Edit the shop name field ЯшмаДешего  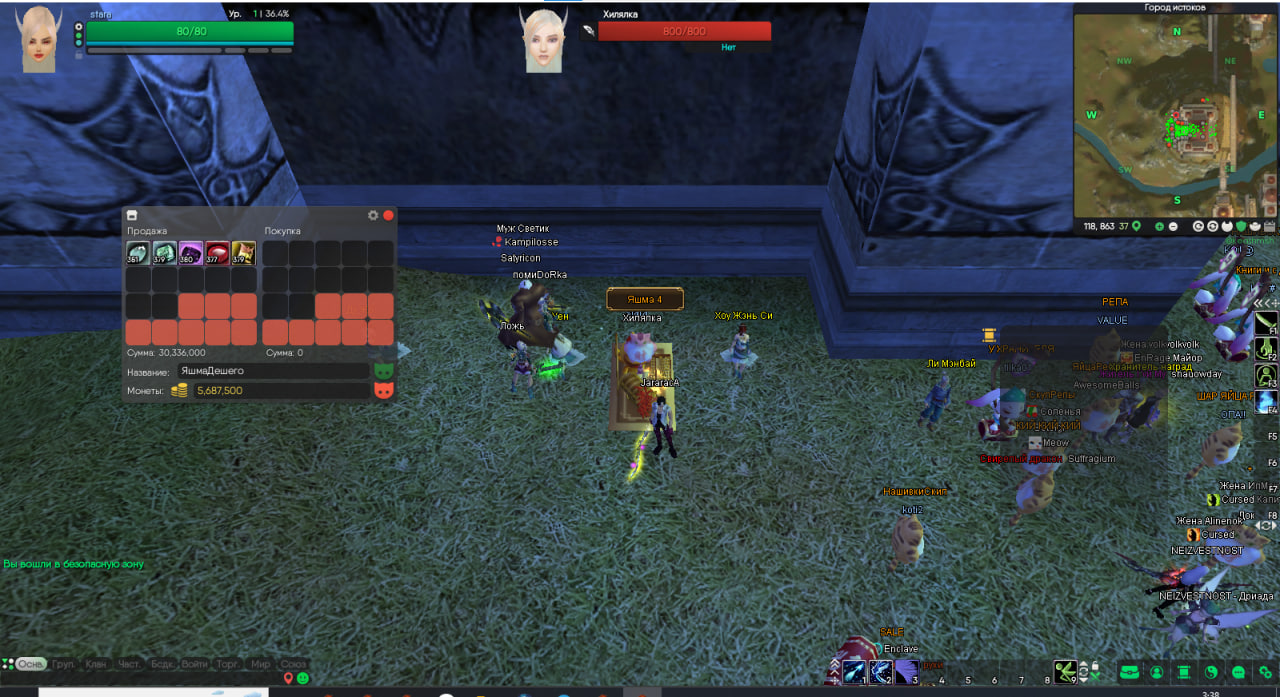(272, 371)
